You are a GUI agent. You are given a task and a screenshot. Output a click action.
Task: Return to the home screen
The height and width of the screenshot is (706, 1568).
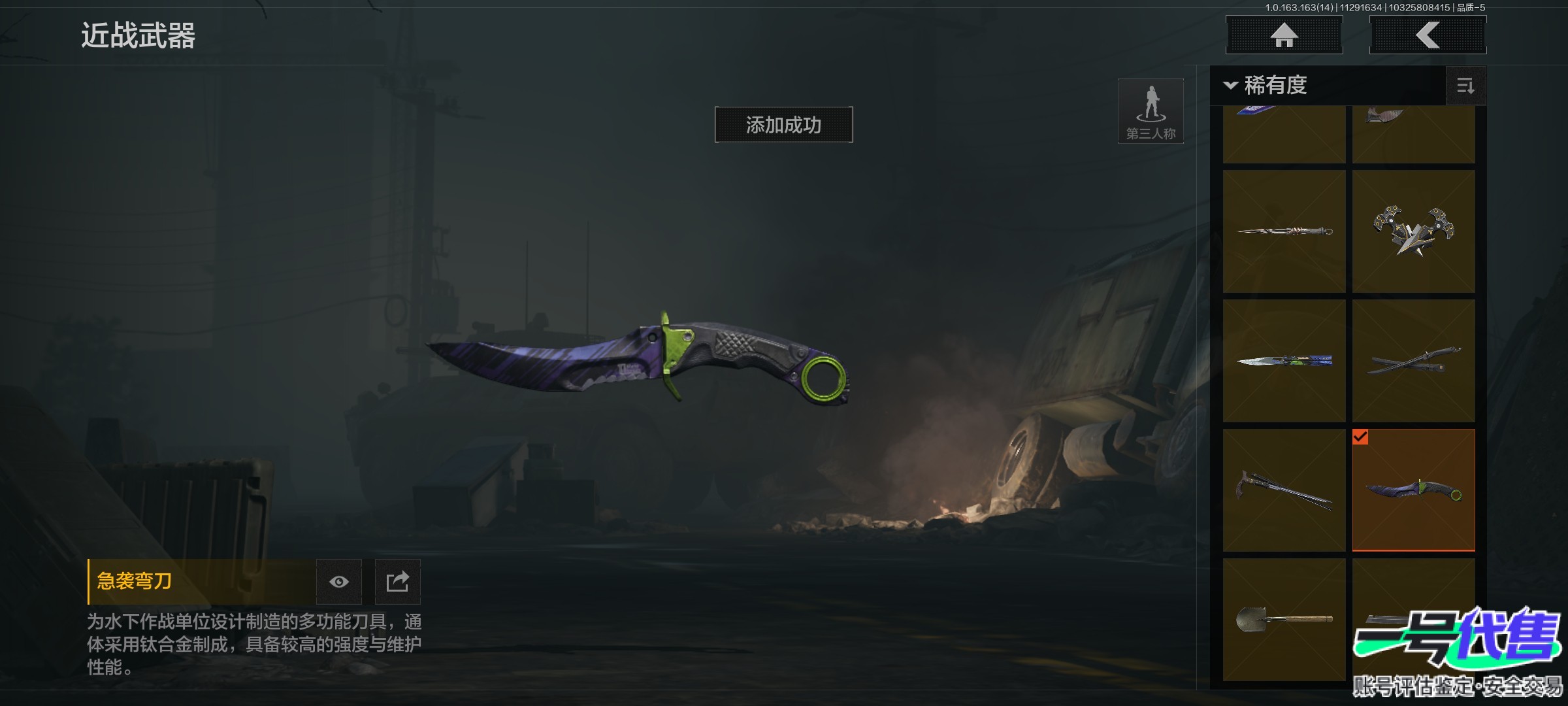(x=1284, y=35)
